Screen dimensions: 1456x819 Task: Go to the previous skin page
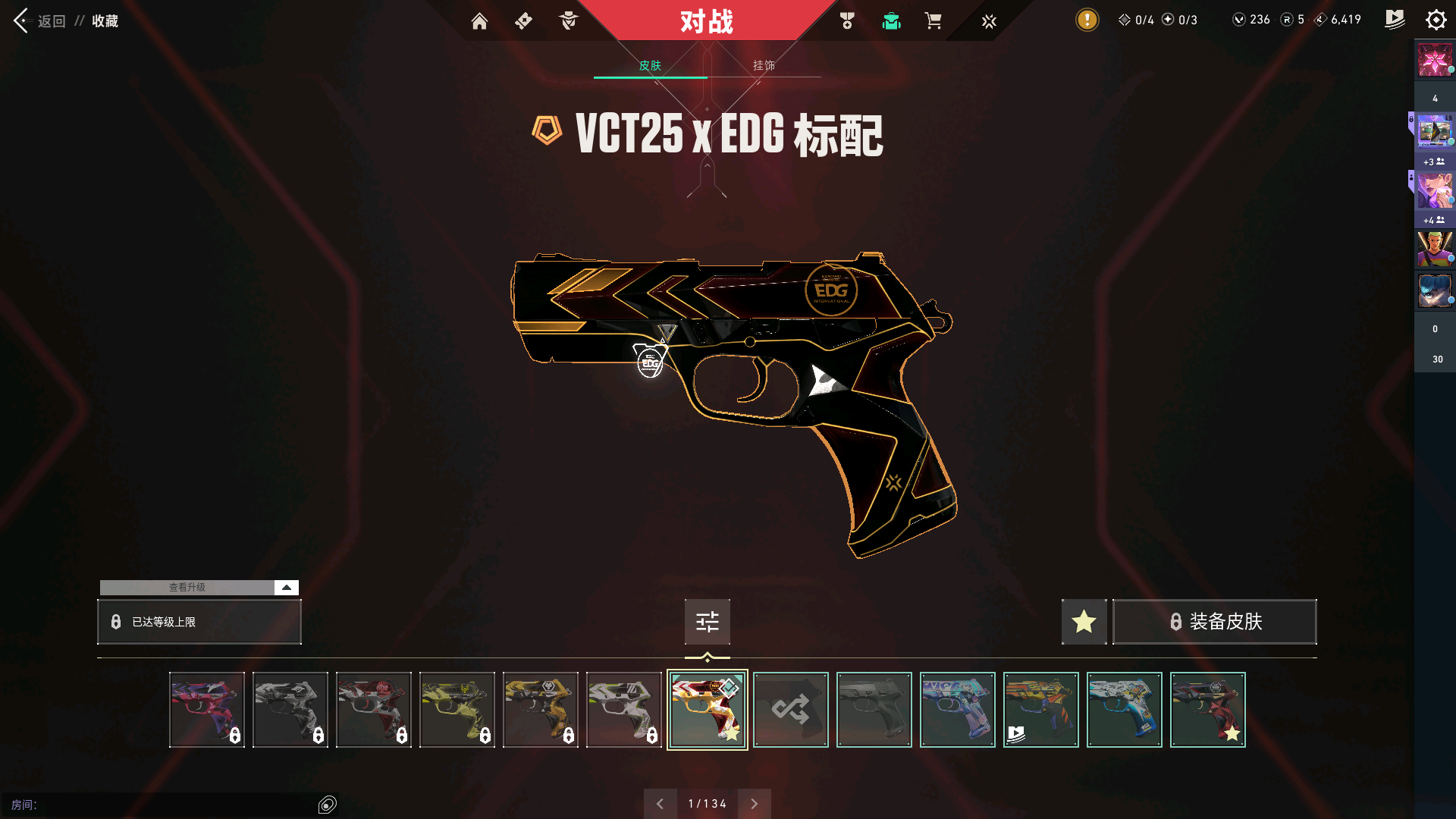660,804
